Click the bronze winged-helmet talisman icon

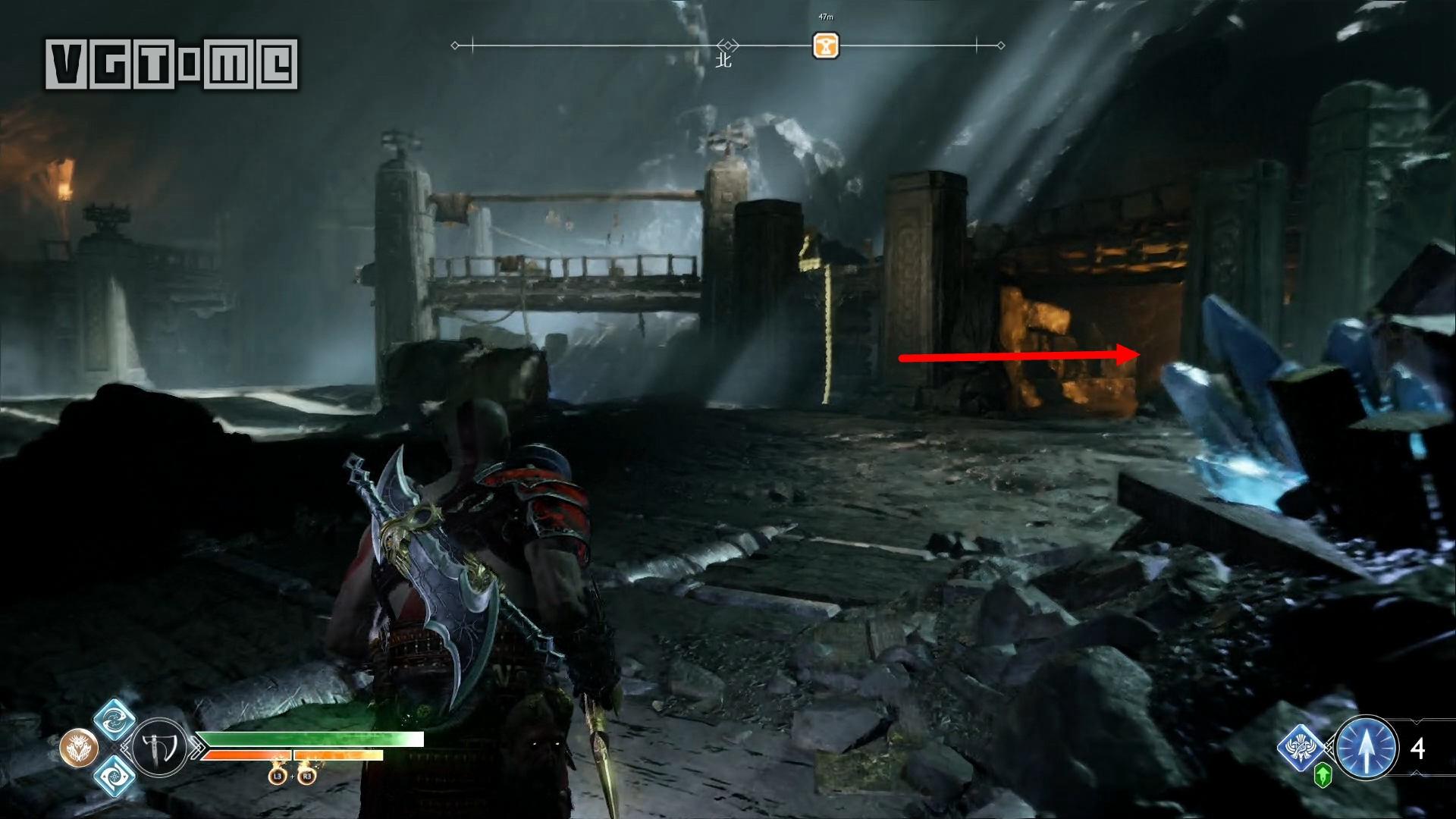click(79, 748)
